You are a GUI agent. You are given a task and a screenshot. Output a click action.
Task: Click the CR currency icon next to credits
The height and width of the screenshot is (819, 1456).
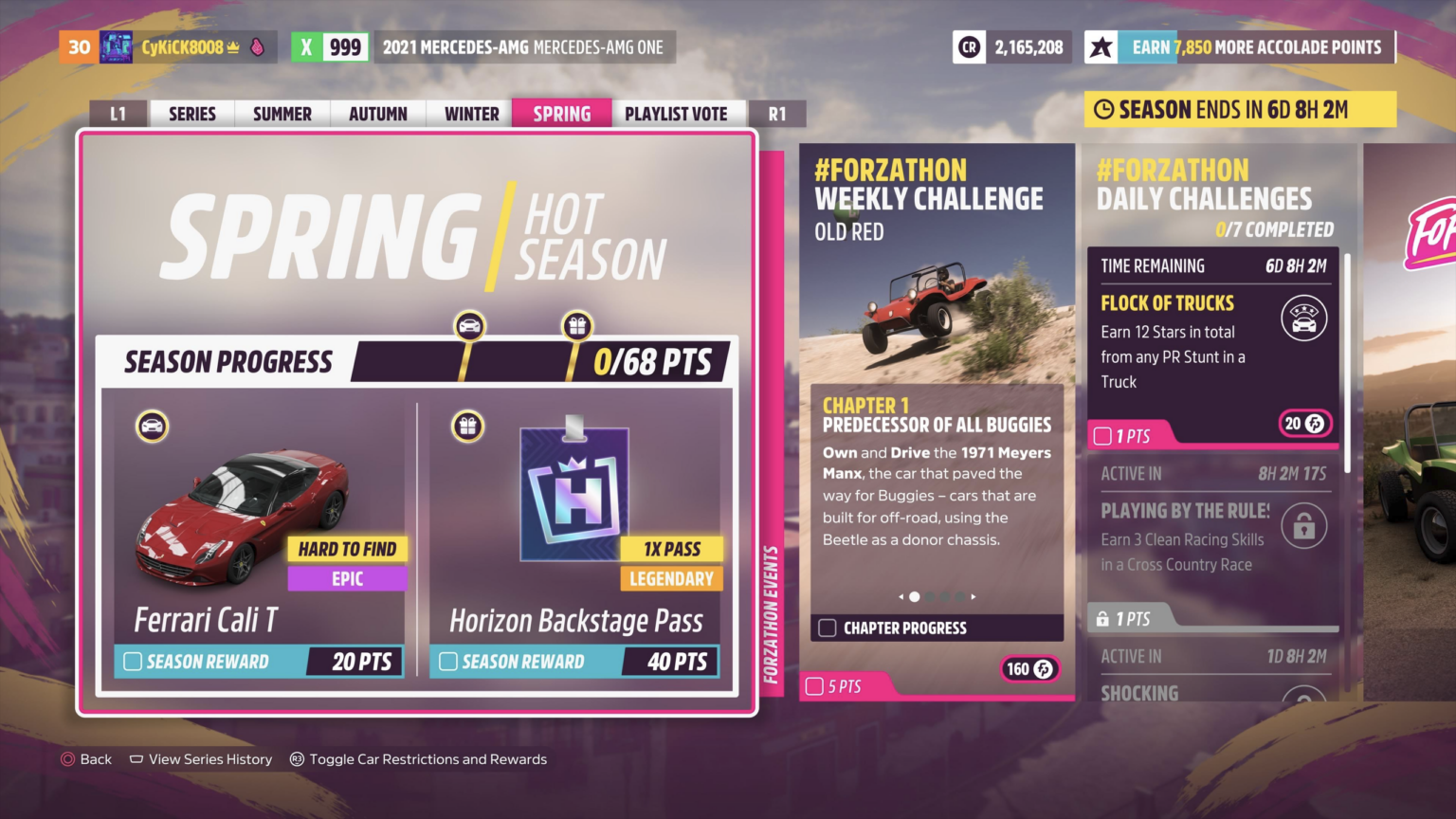[968, 45]
